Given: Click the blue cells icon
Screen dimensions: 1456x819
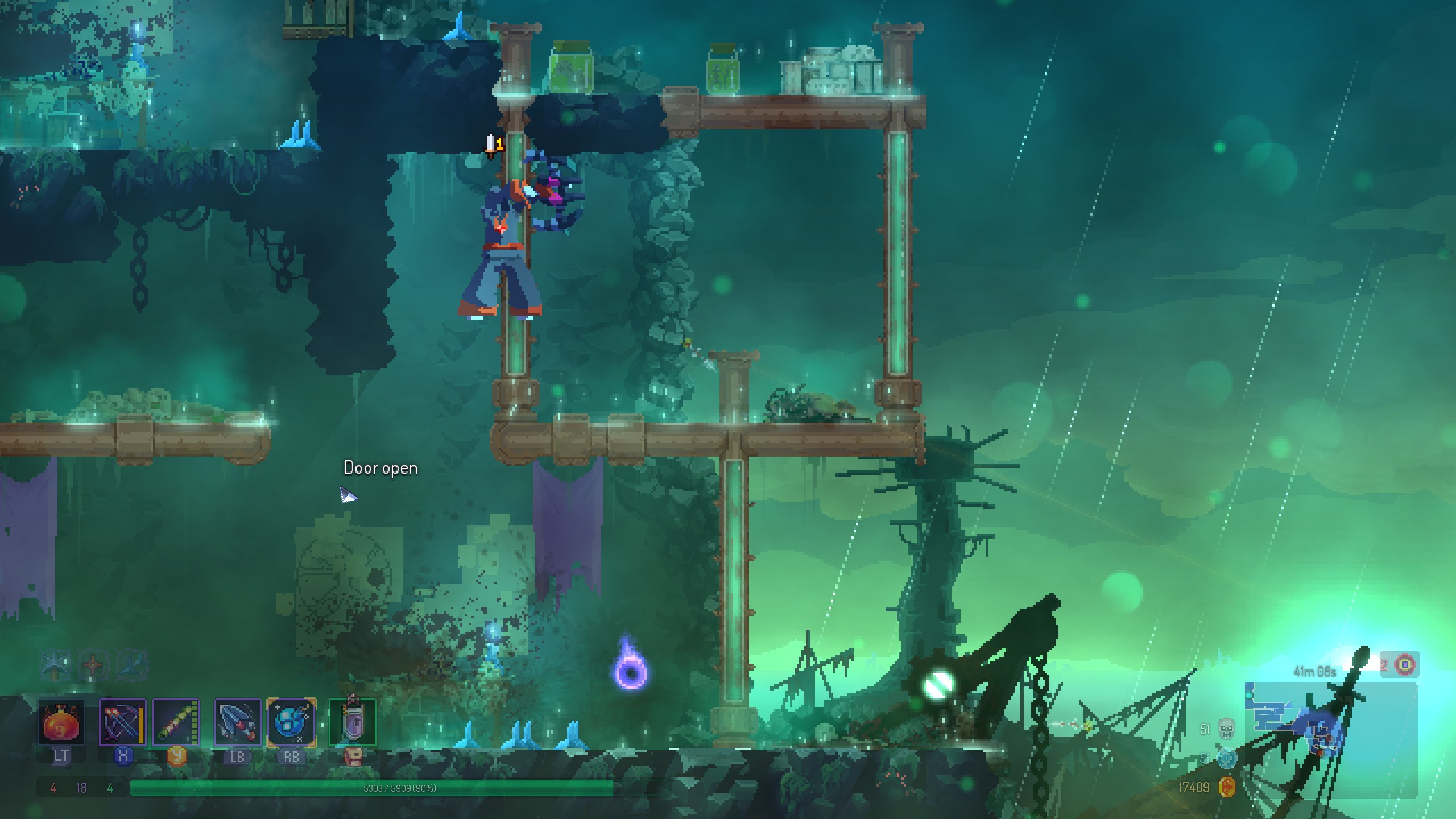Looking at the screenshot, I should (x=1226, y=758).
